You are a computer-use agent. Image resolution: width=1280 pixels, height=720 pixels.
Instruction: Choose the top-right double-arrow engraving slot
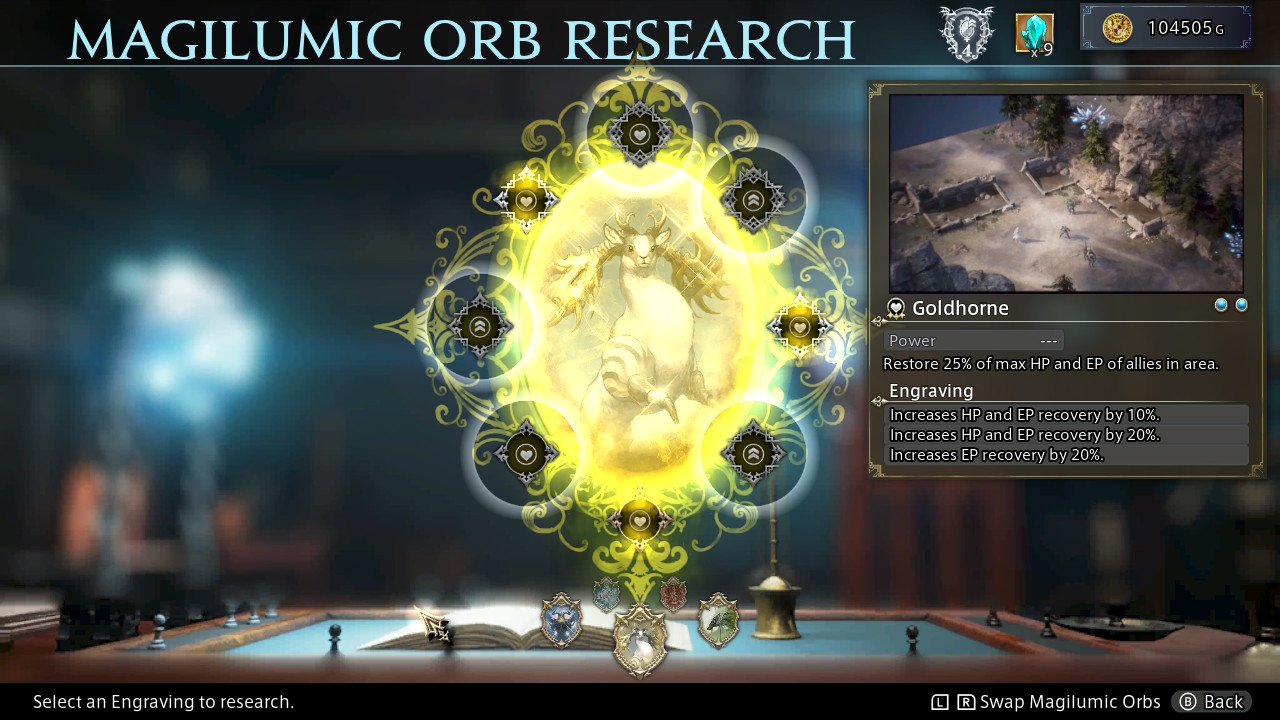pyautogui.click(x=753, y=197)
